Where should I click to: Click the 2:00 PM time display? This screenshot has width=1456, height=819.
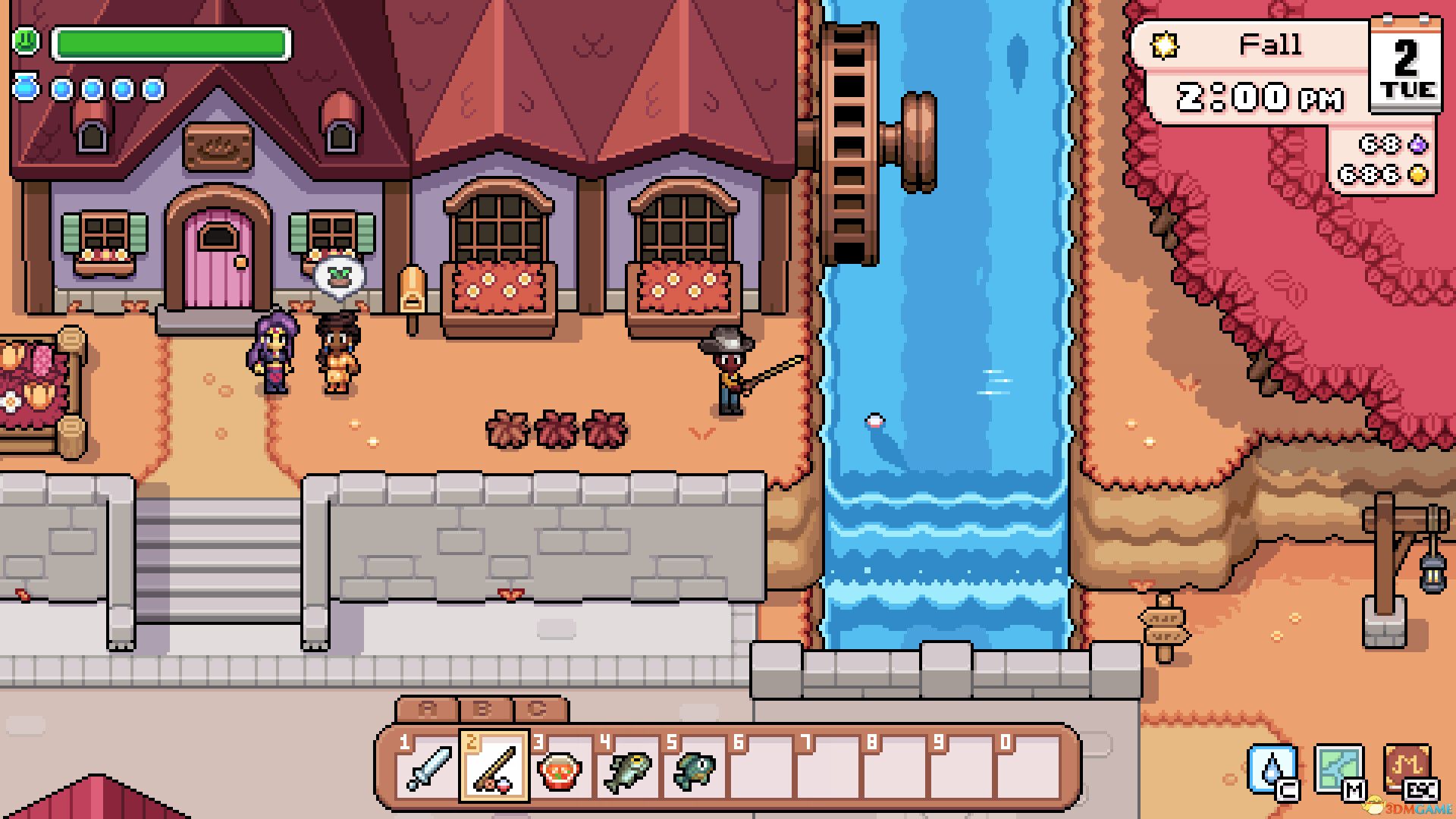click(1259, 95)
